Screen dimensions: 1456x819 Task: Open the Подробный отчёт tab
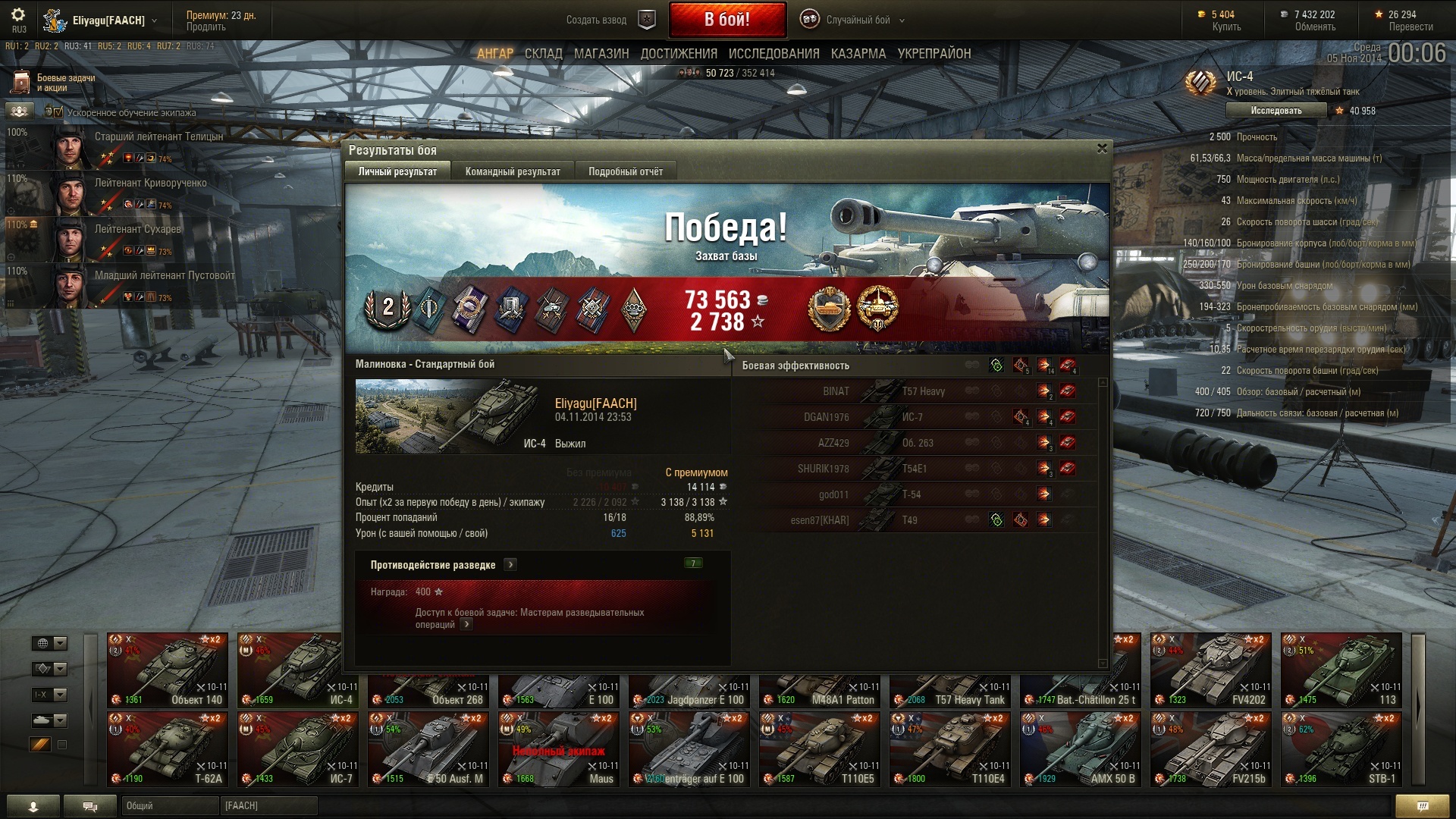[x=625, y=171]
